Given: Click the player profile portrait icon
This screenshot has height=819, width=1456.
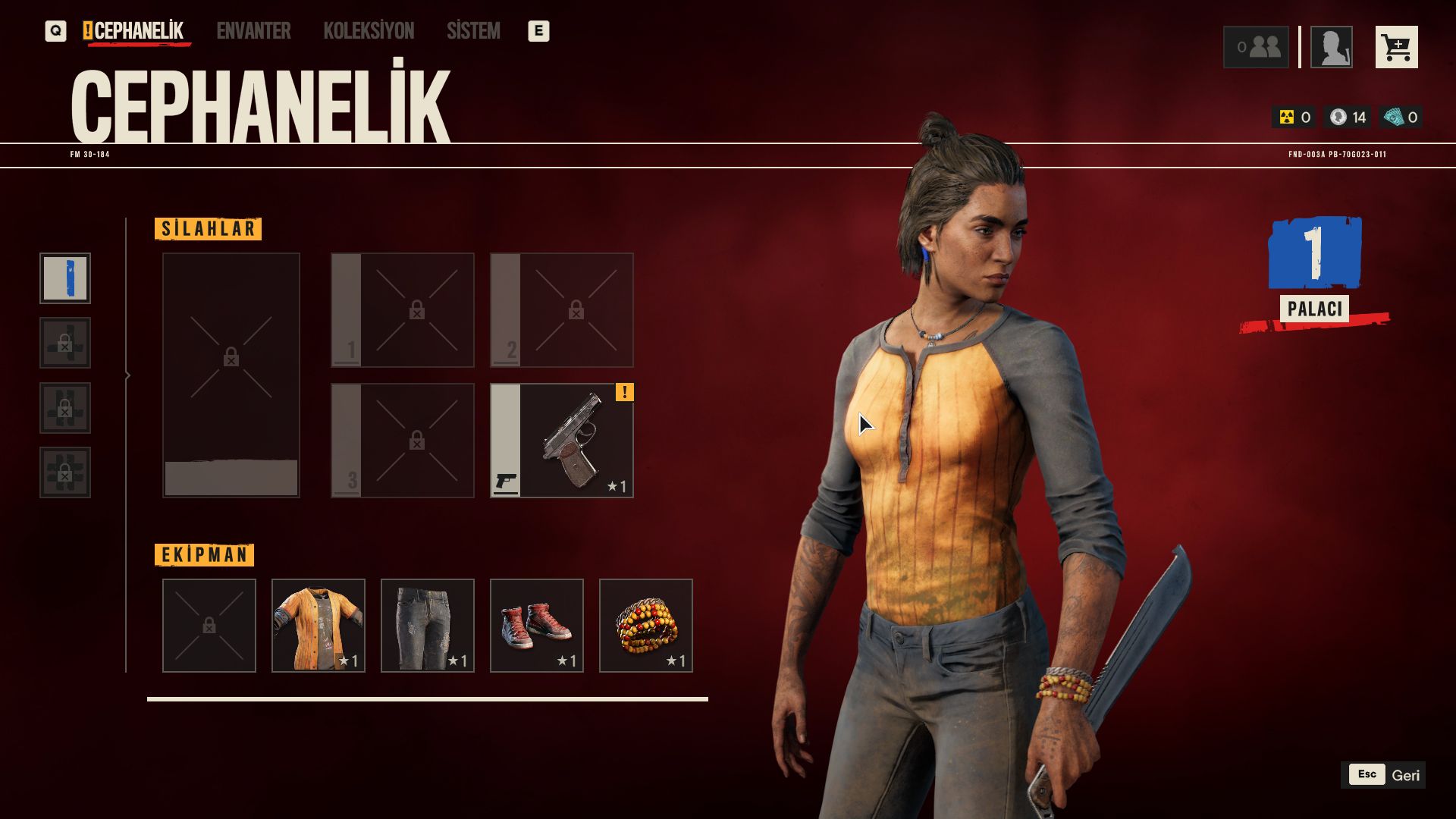Looking at the screenshot, I should pyautogui.click(x=1331, y=48).
